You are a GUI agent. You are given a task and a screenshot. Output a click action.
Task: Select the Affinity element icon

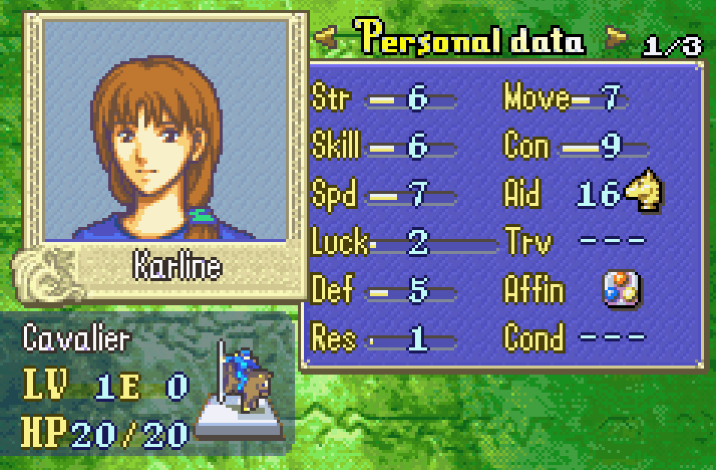[621, 290]
